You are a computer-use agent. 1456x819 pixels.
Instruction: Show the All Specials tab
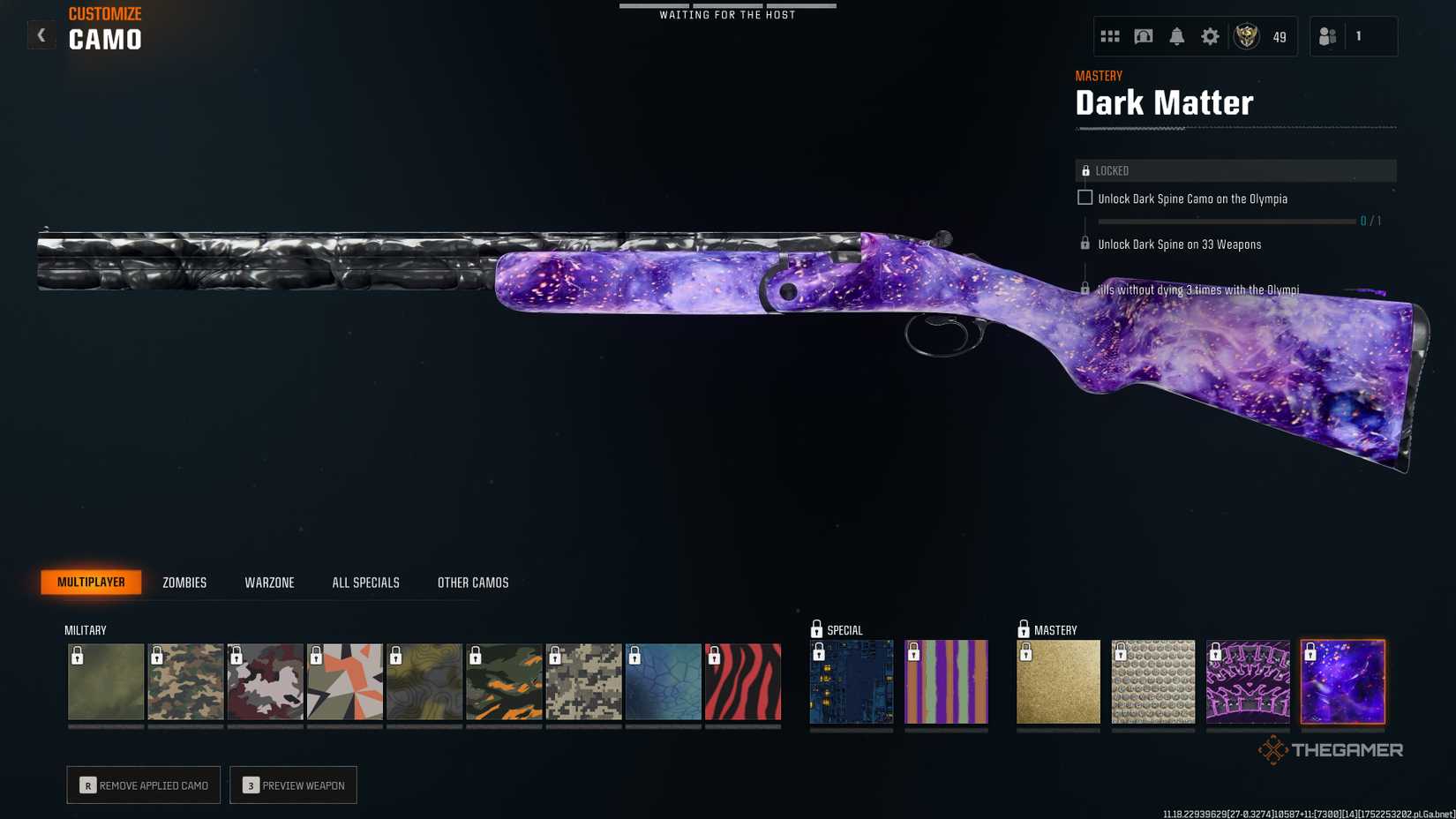(365, 582)
